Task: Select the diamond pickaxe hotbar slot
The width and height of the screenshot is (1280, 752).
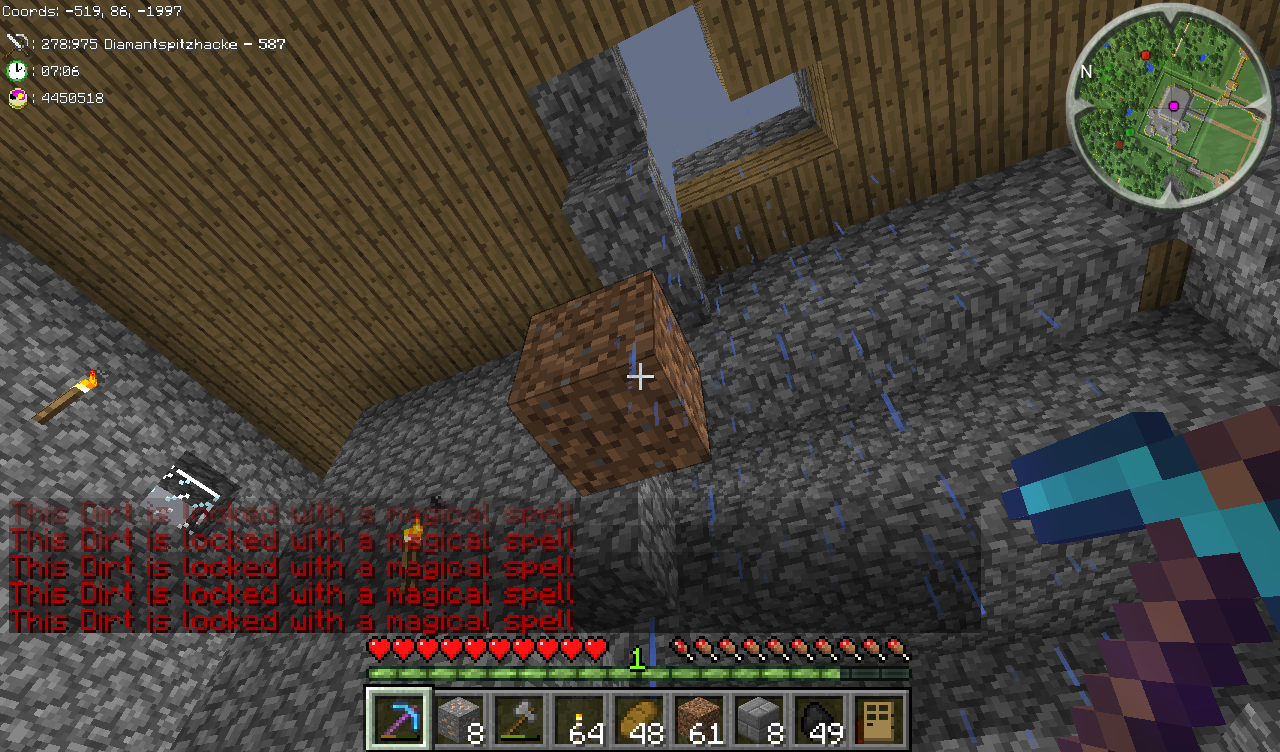Action: (399, 718)
